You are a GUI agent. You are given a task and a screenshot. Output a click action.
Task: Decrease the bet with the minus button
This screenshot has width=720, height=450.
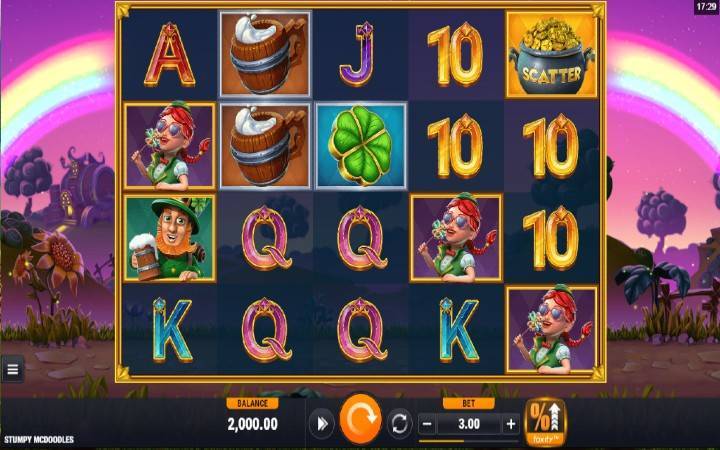[427, 424]
